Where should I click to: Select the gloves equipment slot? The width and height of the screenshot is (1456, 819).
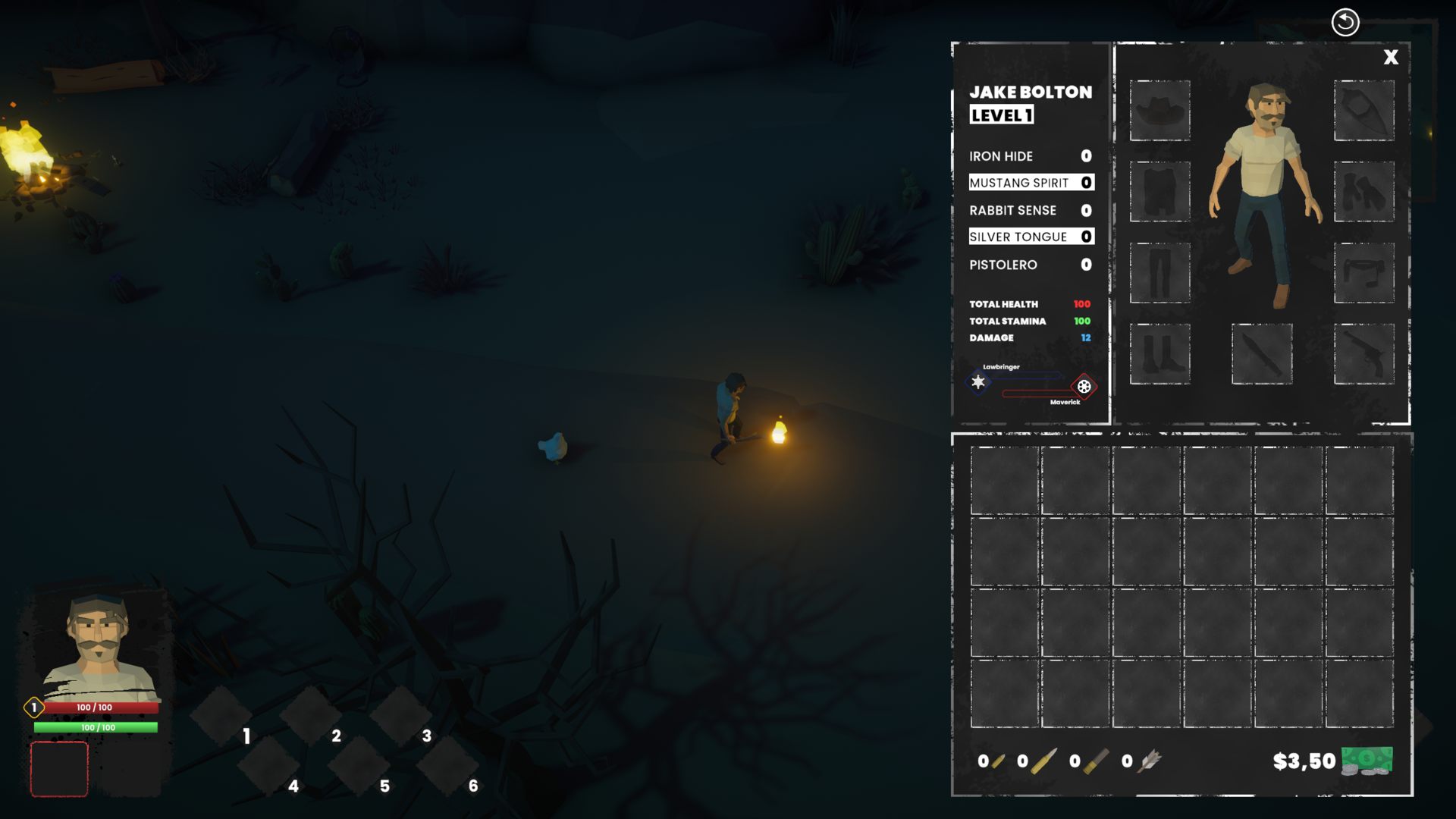tap(1363, 191)
